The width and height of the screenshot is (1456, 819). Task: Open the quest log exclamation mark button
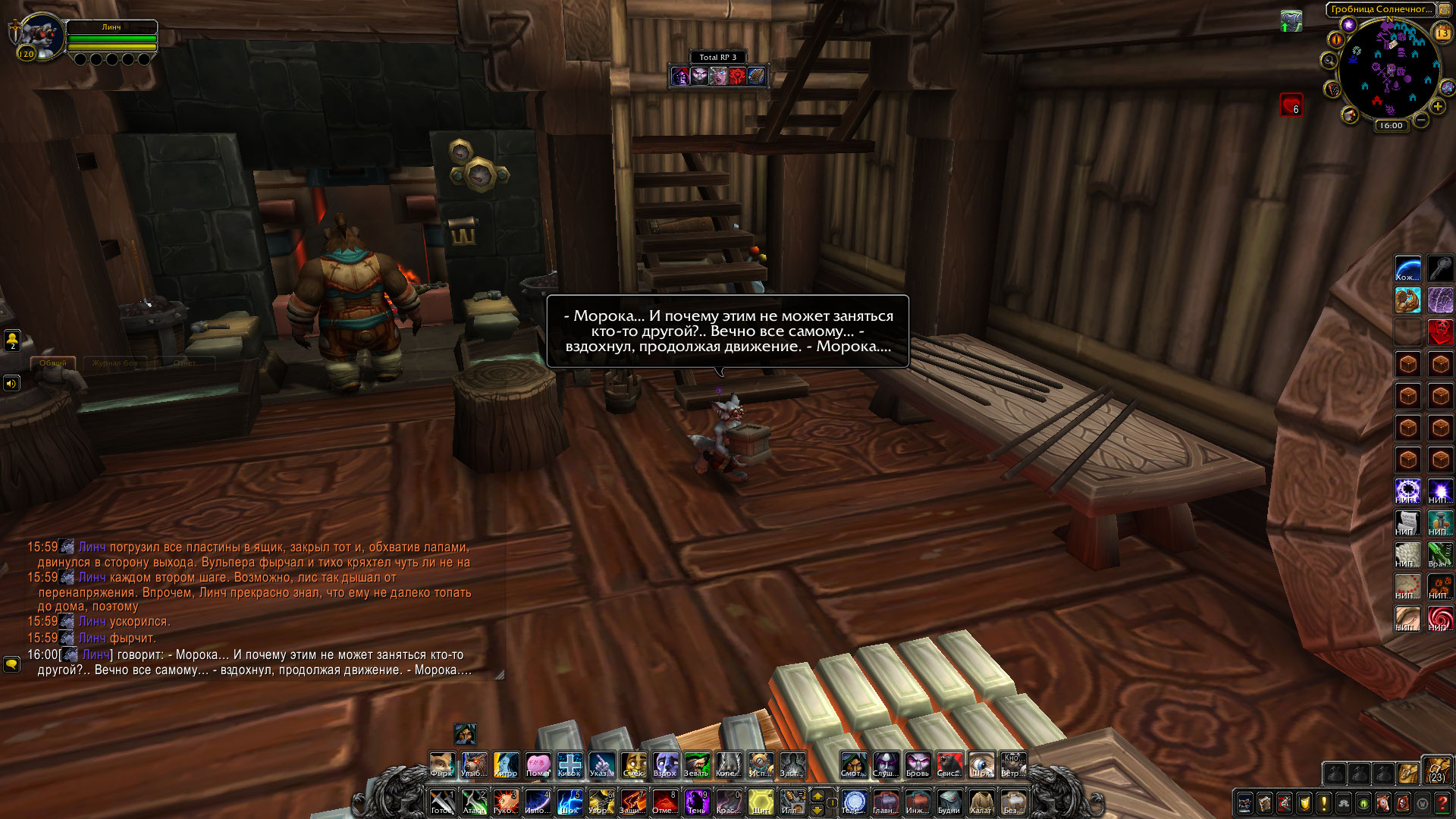coord(1323,803)
